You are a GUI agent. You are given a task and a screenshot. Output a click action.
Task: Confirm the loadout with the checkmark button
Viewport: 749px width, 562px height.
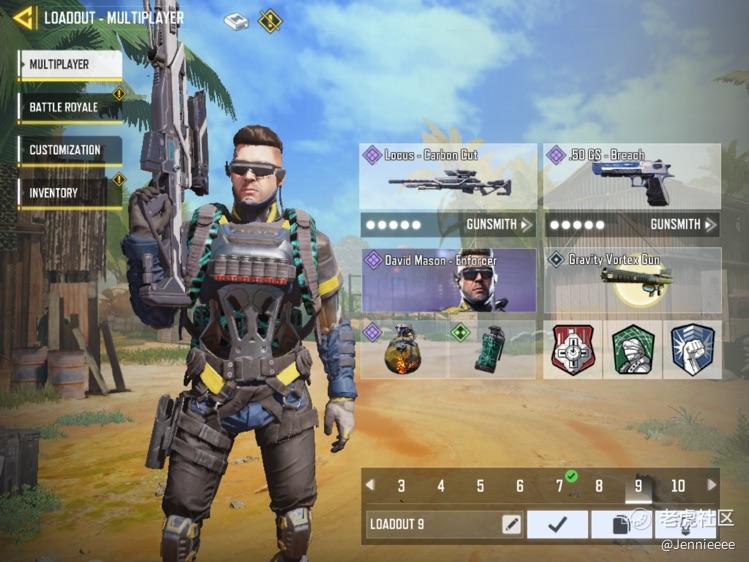tap(557, 524)
